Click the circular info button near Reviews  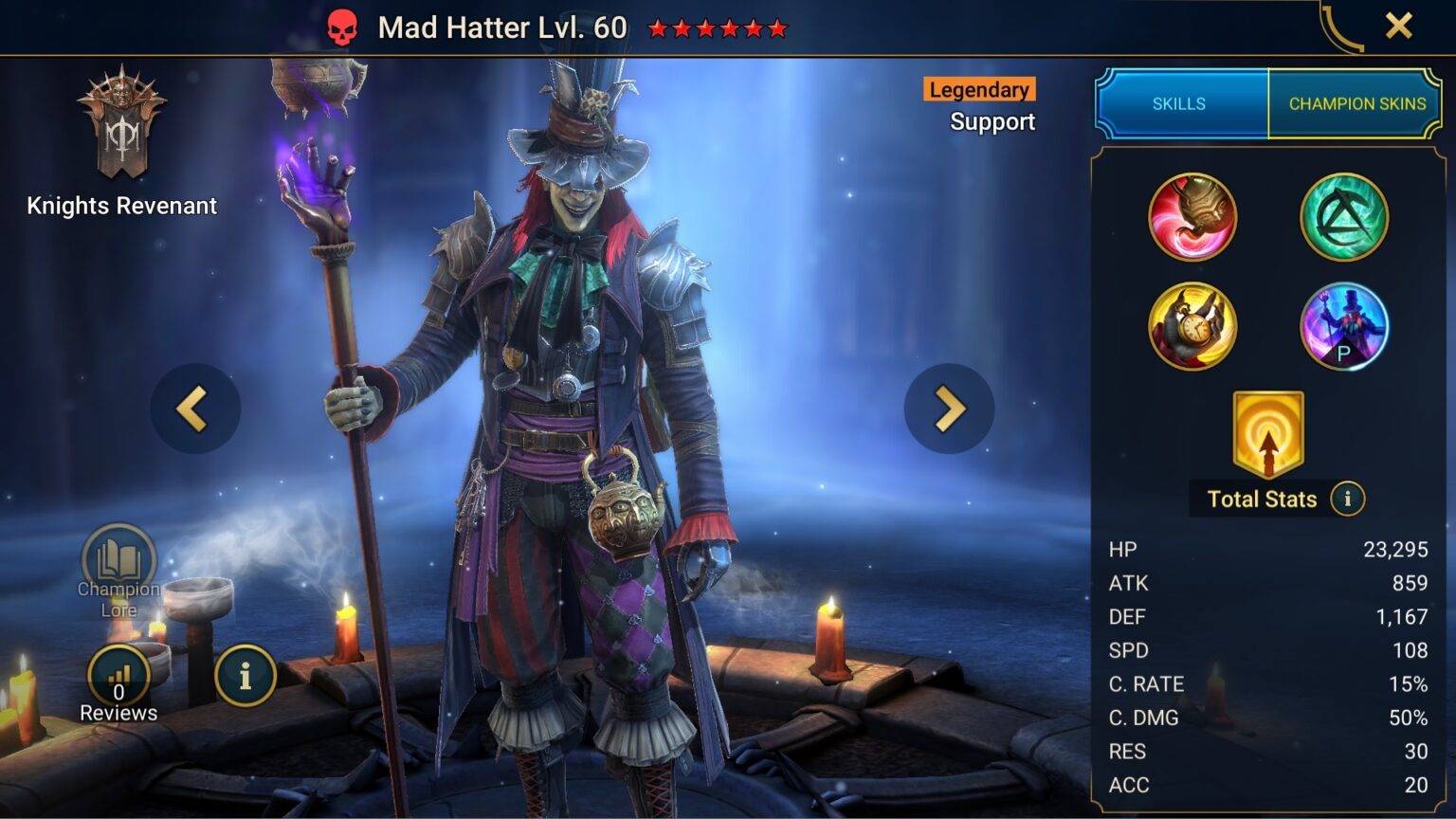245,675
